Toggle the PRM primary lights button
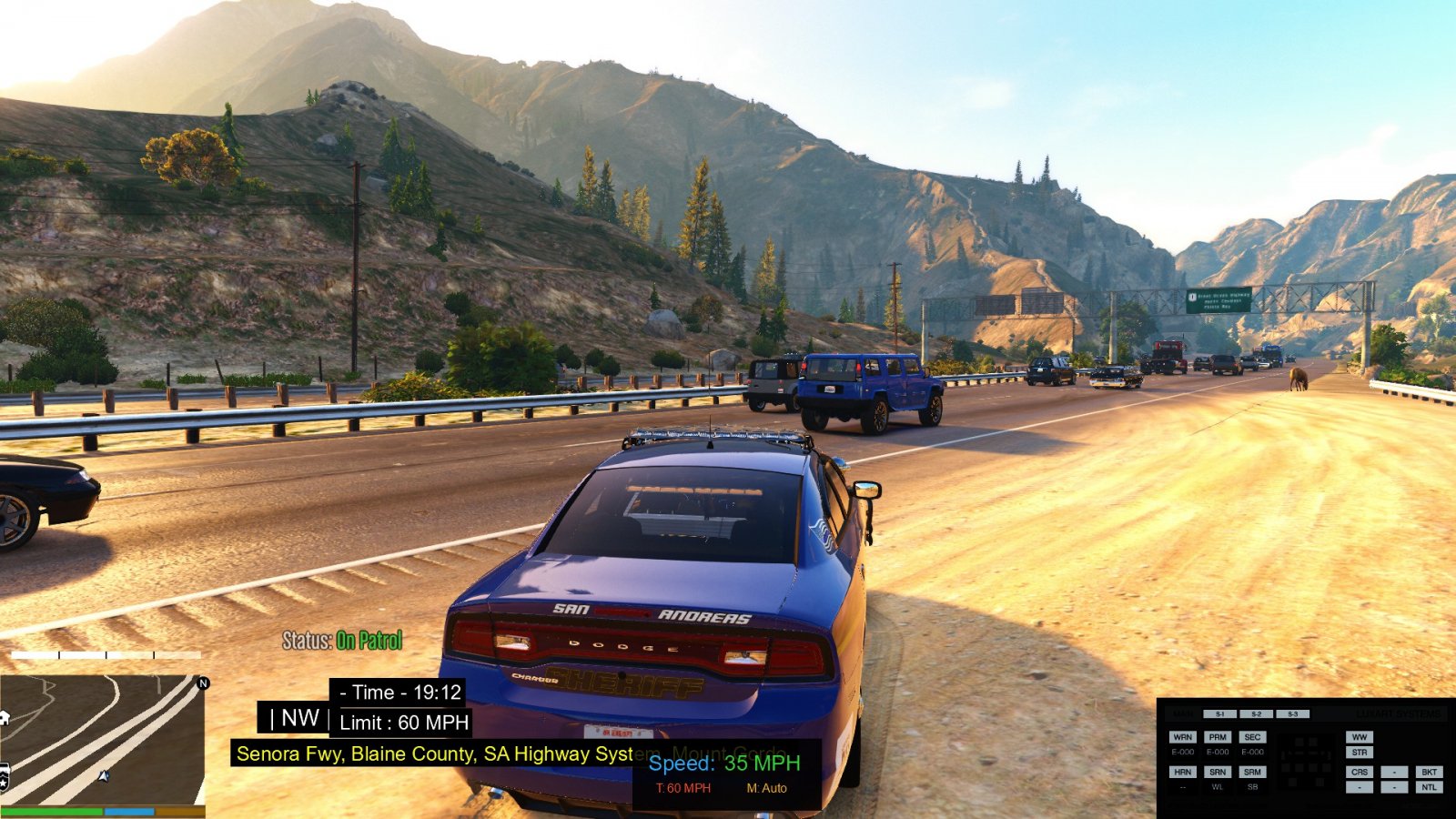1456x819 pixels. pyautogui.click(x=1218, y=737)
